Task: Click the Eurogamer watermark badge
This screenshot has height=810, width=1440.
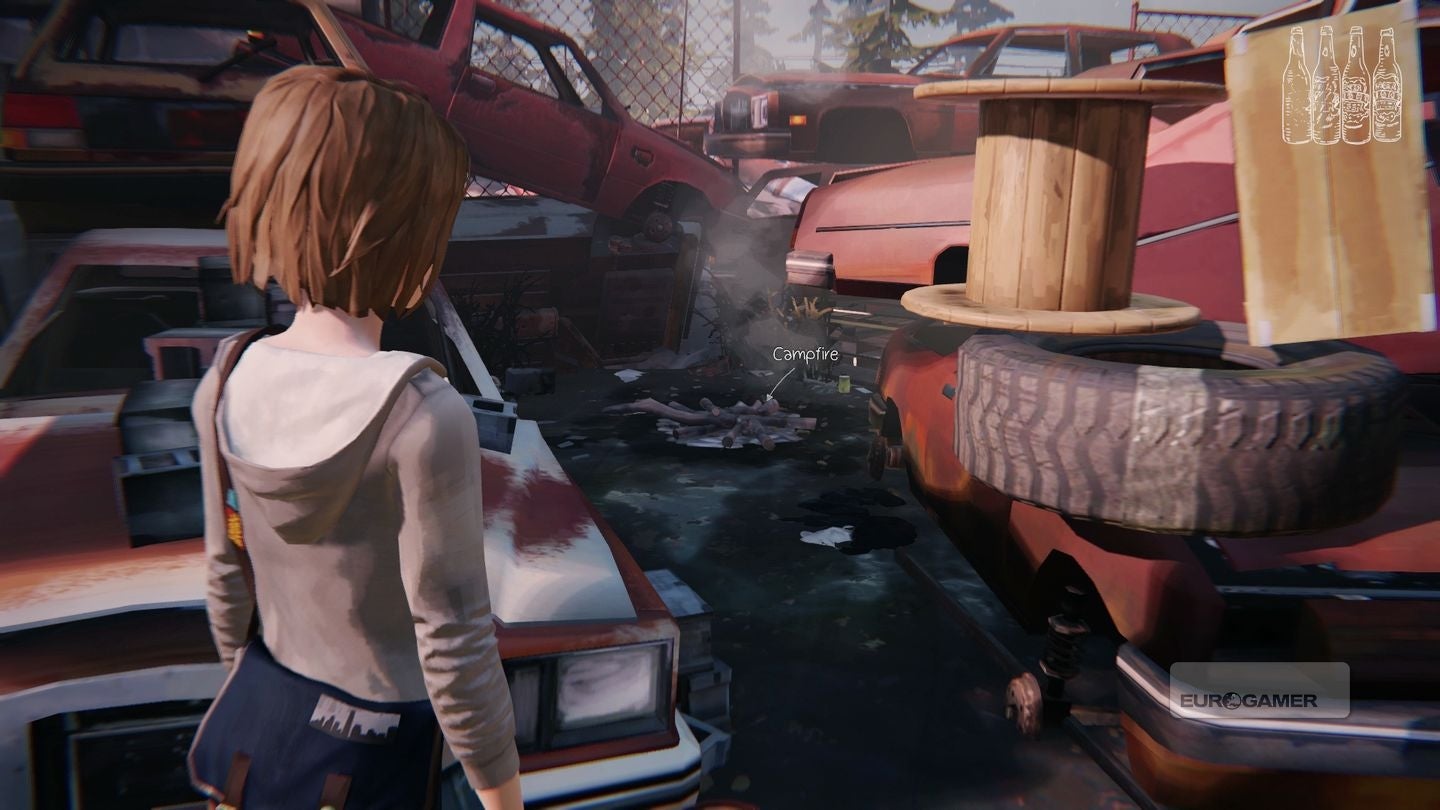Action: (x=1260, y=690)
